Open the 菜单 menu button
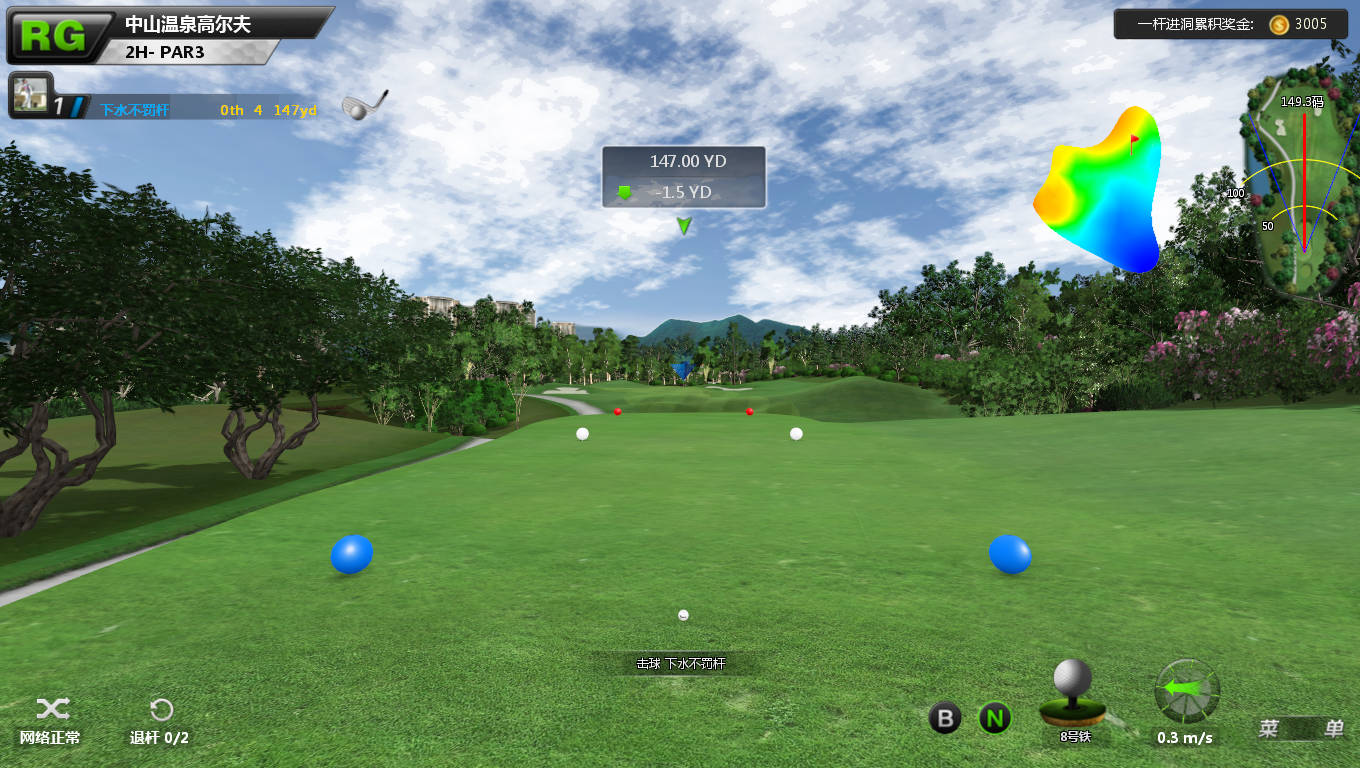This screenshot has width=1360, height=768. [x=1300, y=729]
